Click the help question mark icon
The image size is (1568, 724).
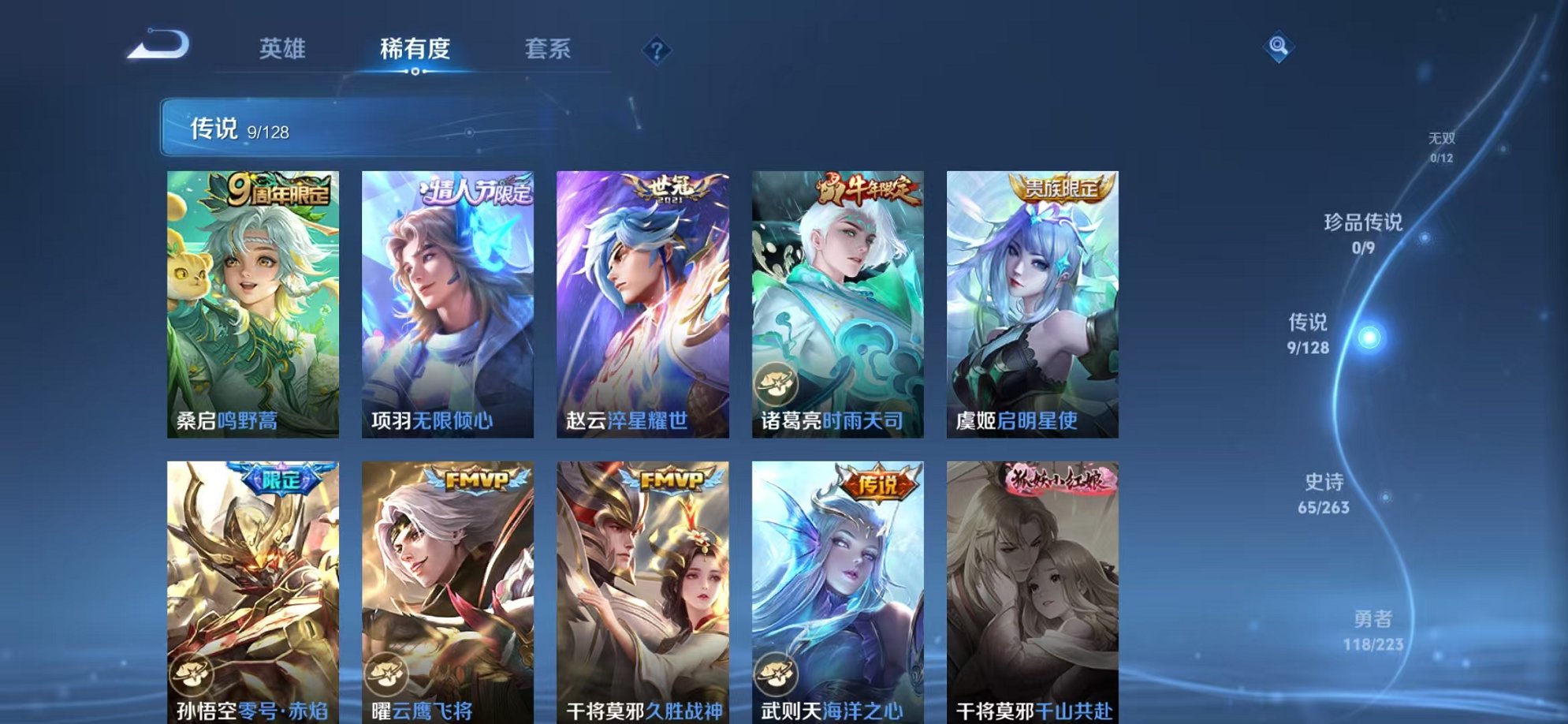point(657,50)
